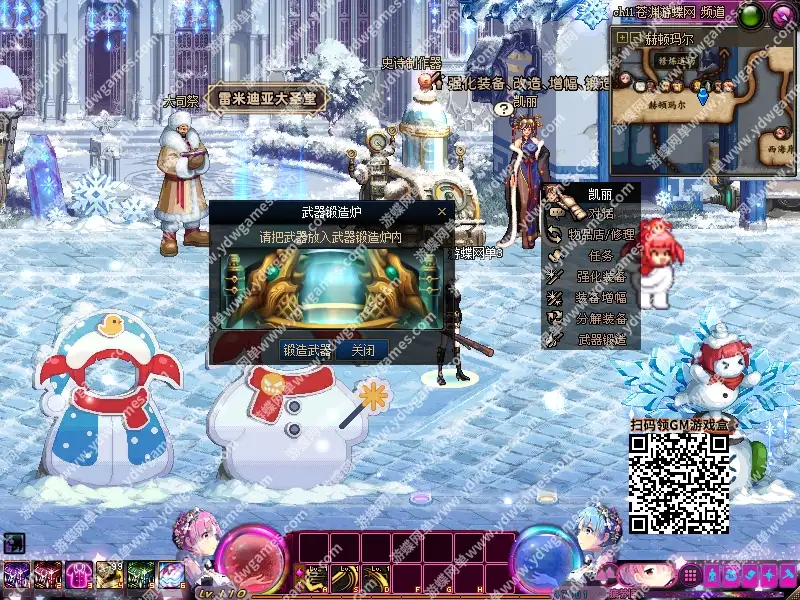Select 对话 in Kaili's NPC menu
This screenshot has width=800, height=600.
pos(600,214)
